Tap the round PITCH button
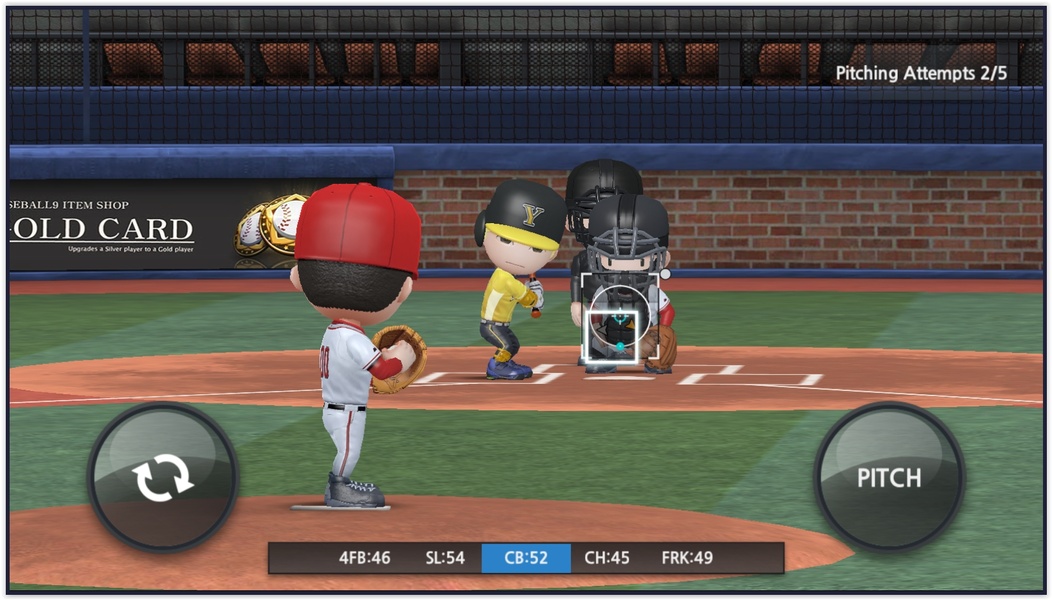Image resolution: width=1052 pixels, height=600 pixels. [x=888, y=477]
